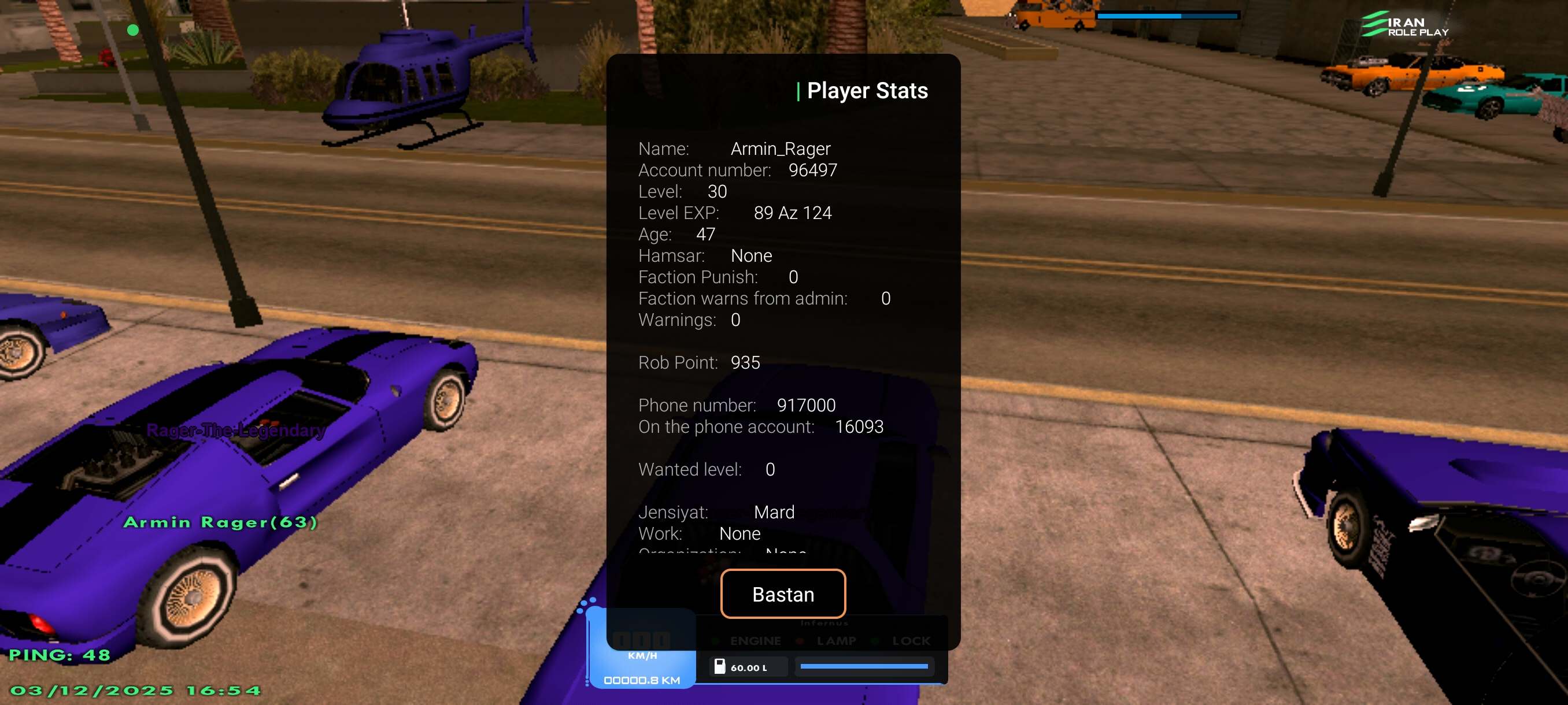
Task: Close the Player Stats panel with Bastan
Action: point(783,593)
